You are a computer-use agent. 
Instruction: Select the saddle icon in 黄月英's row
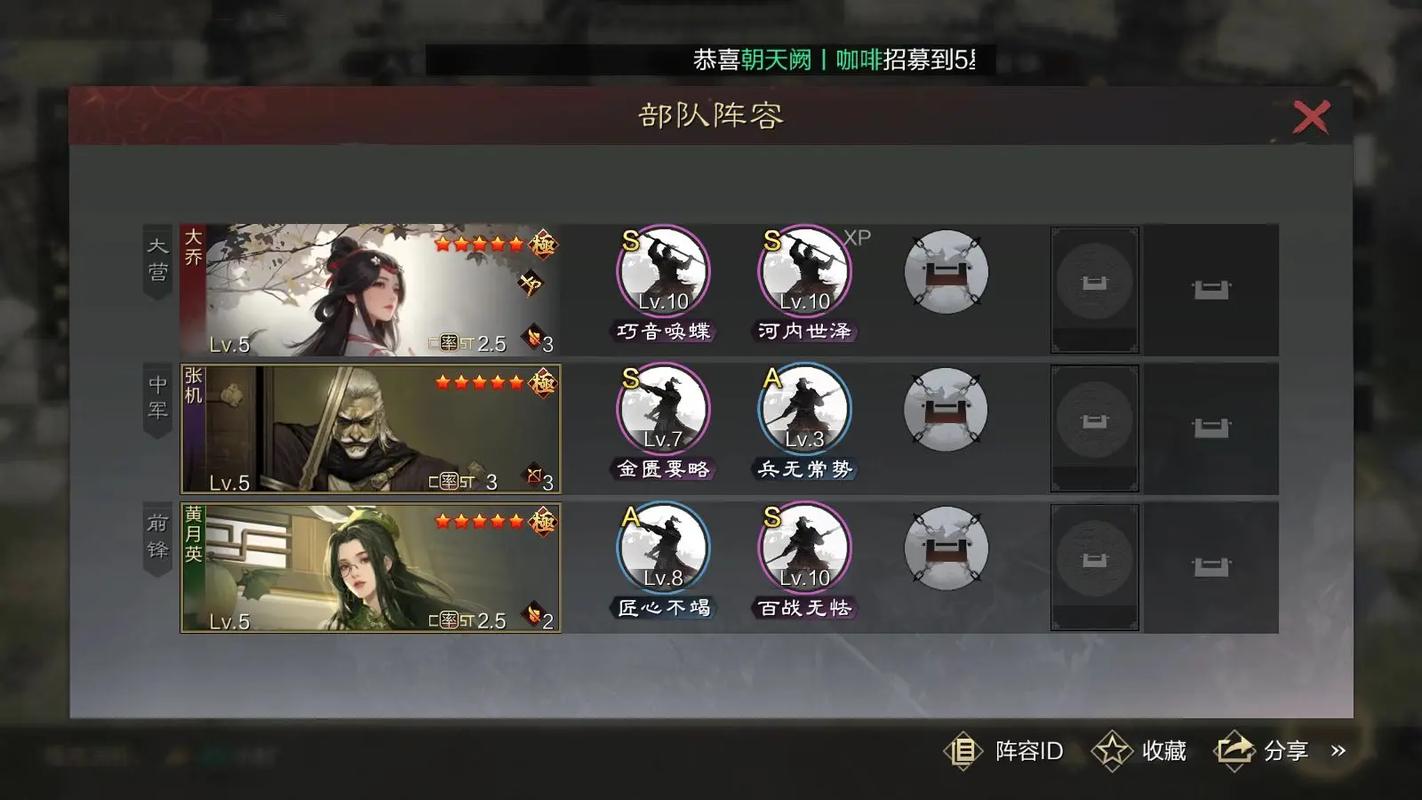click(x=944, y=547)
